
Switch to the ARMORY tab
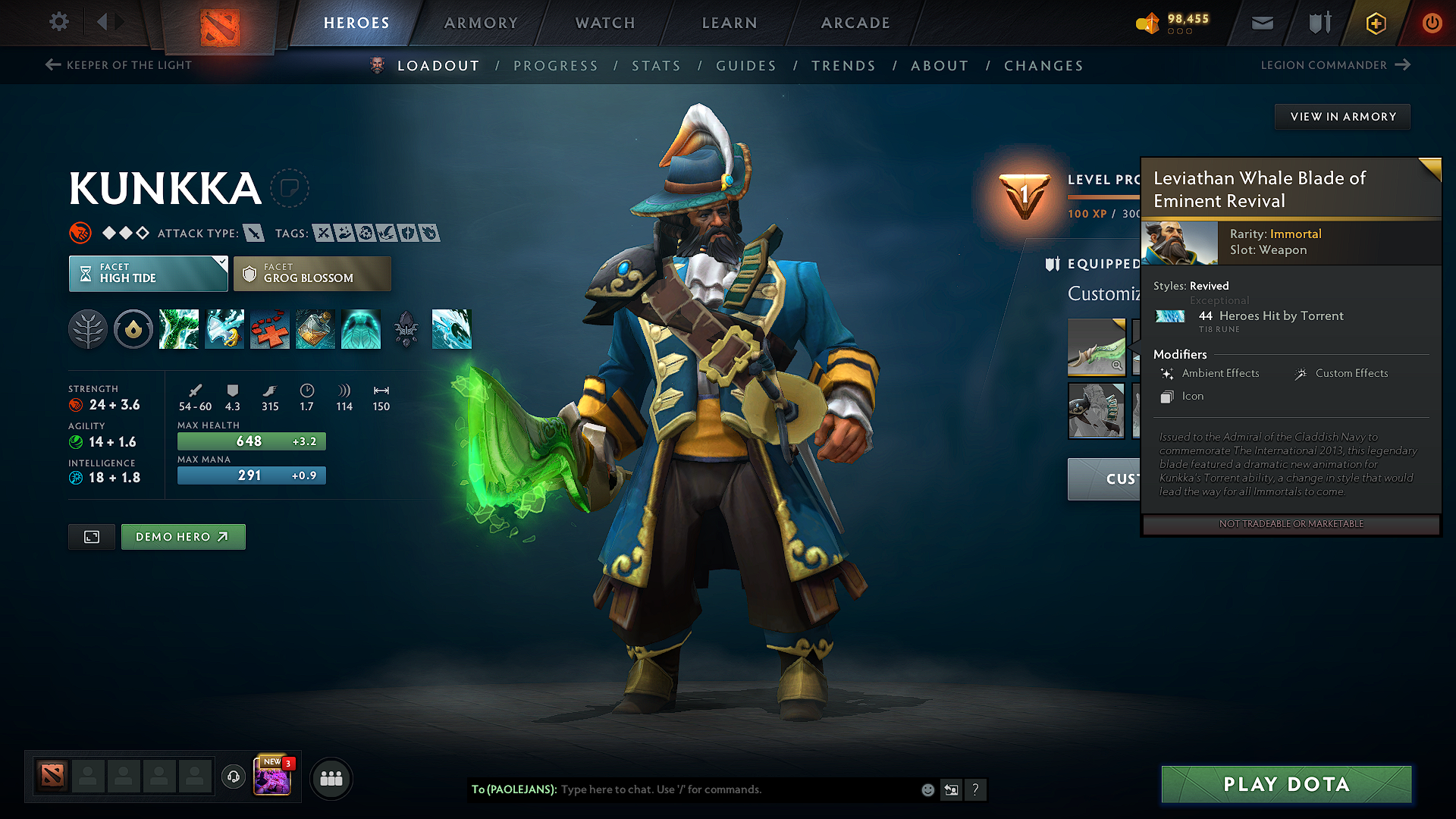pyautogui.click(x=480, y=23)
